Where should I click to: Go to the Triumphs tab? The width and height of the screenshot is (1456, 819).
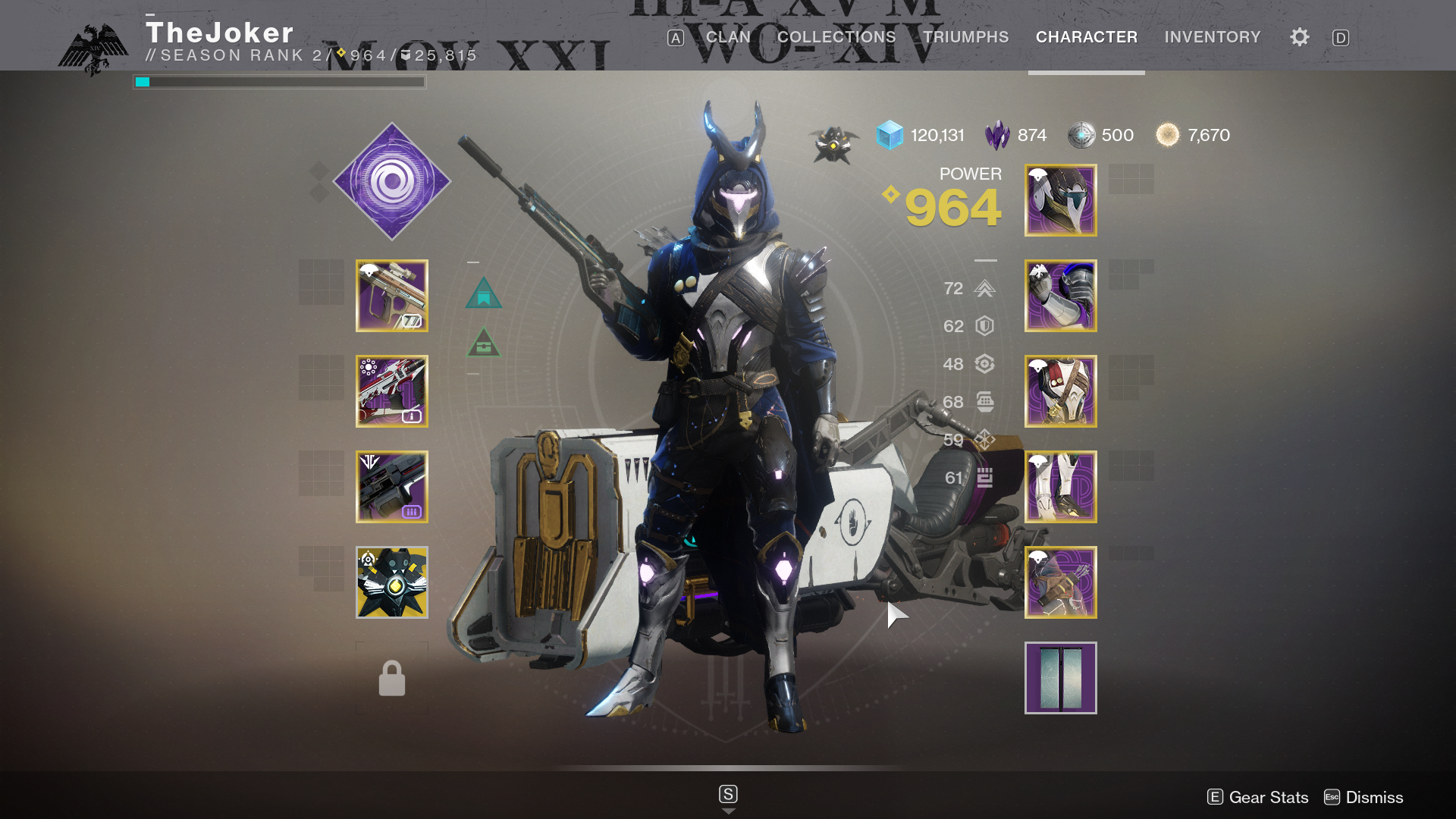(965, 37)
